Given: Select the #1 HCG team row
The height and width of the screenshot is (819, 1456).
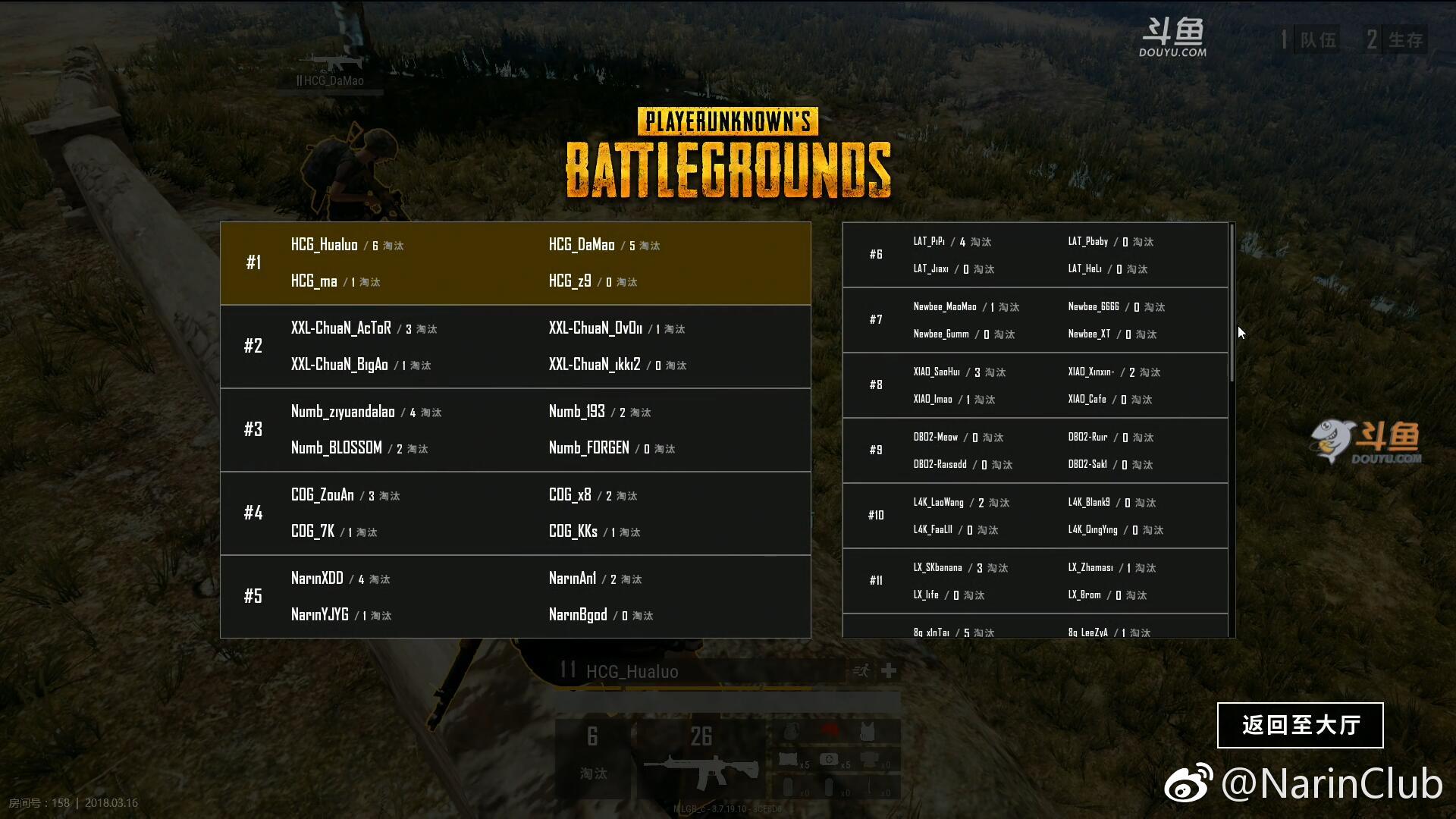Looking at the screenshot, I should coord(516,263).
